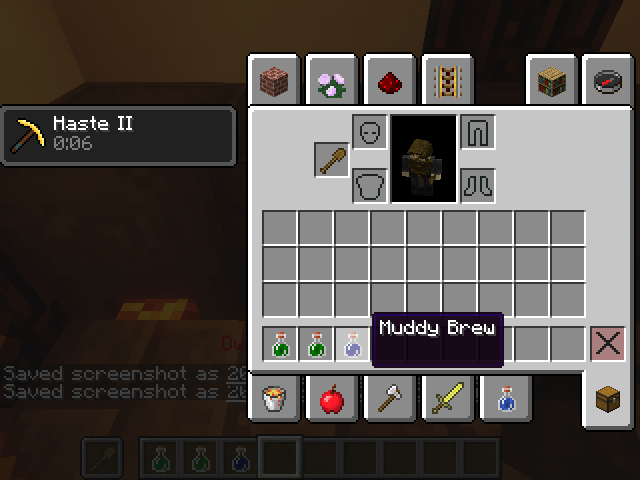Select the empty chestplate armor slot
The height and width of the screenshot is (480, 640).
pos(370,185)
